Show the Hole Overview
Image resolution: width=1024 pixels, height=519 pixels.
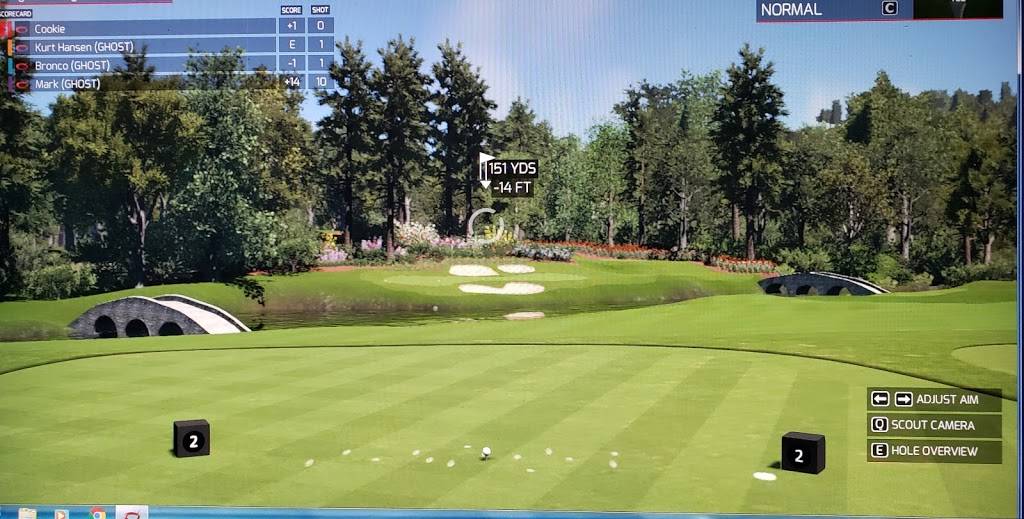tap(934, 451)
